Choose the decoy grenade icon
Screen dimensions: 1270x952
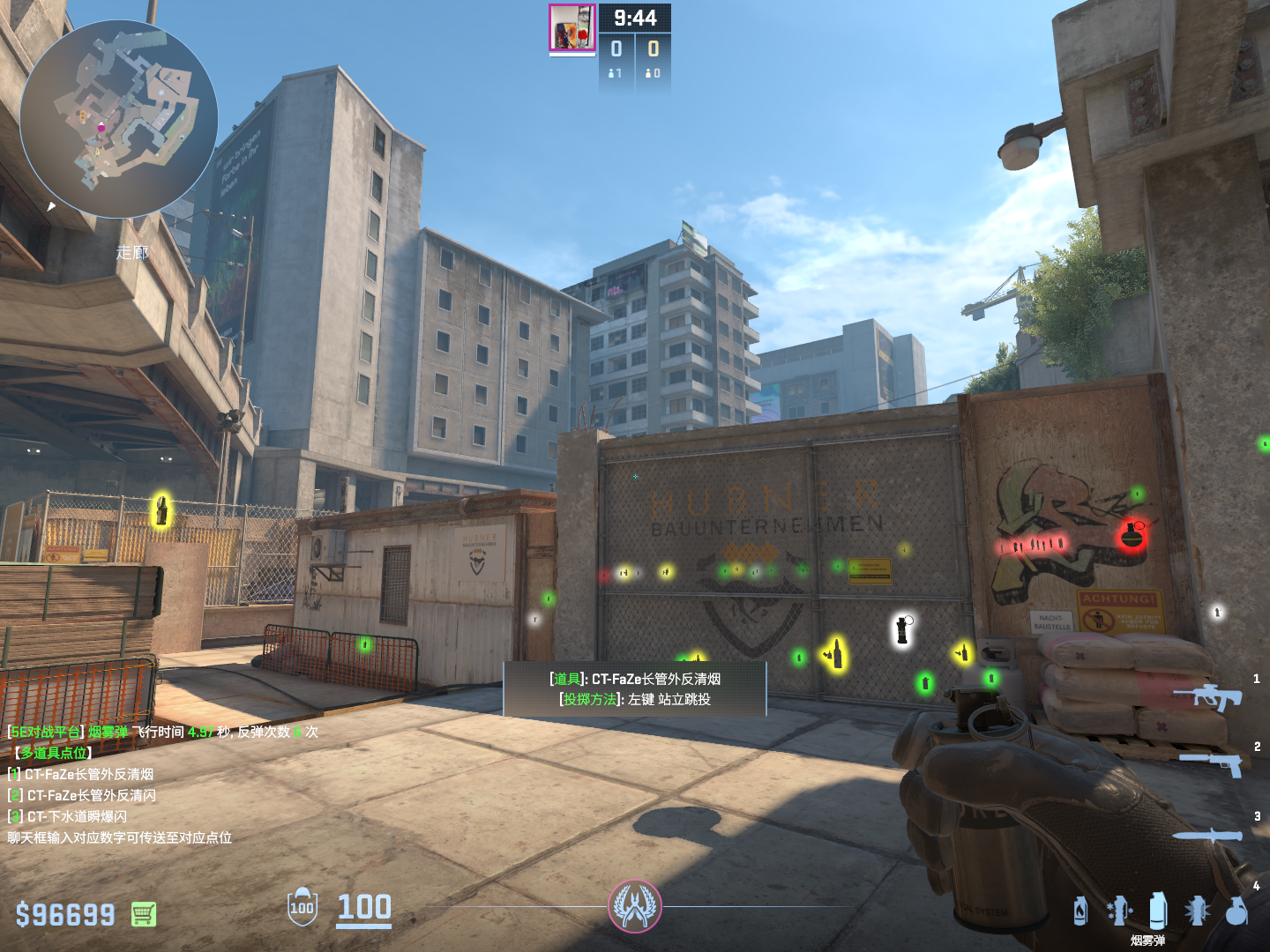coord(1118,911)
